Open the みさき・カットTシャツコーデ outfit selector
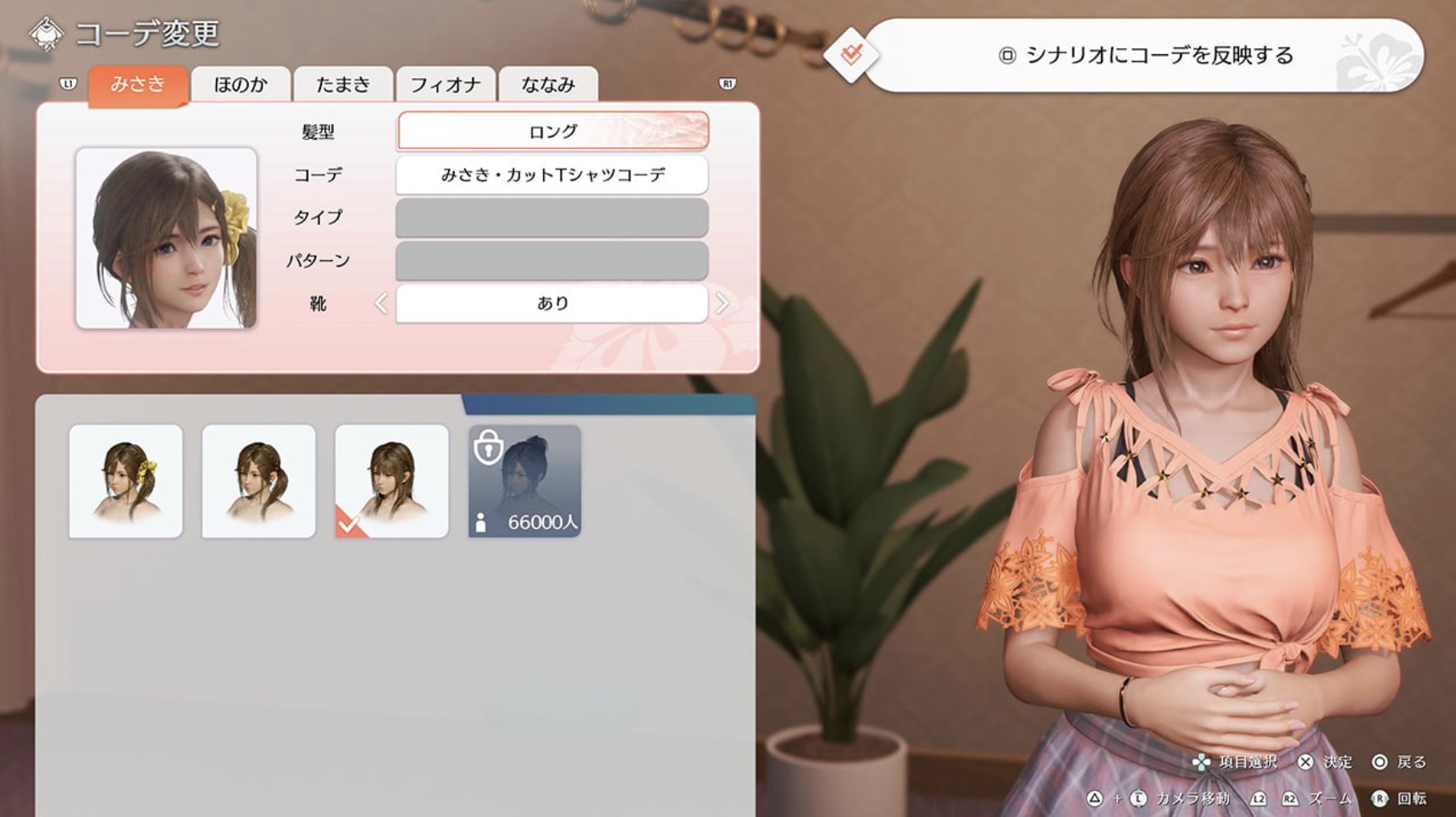1456x817 pixels. [x=551, y=175]
